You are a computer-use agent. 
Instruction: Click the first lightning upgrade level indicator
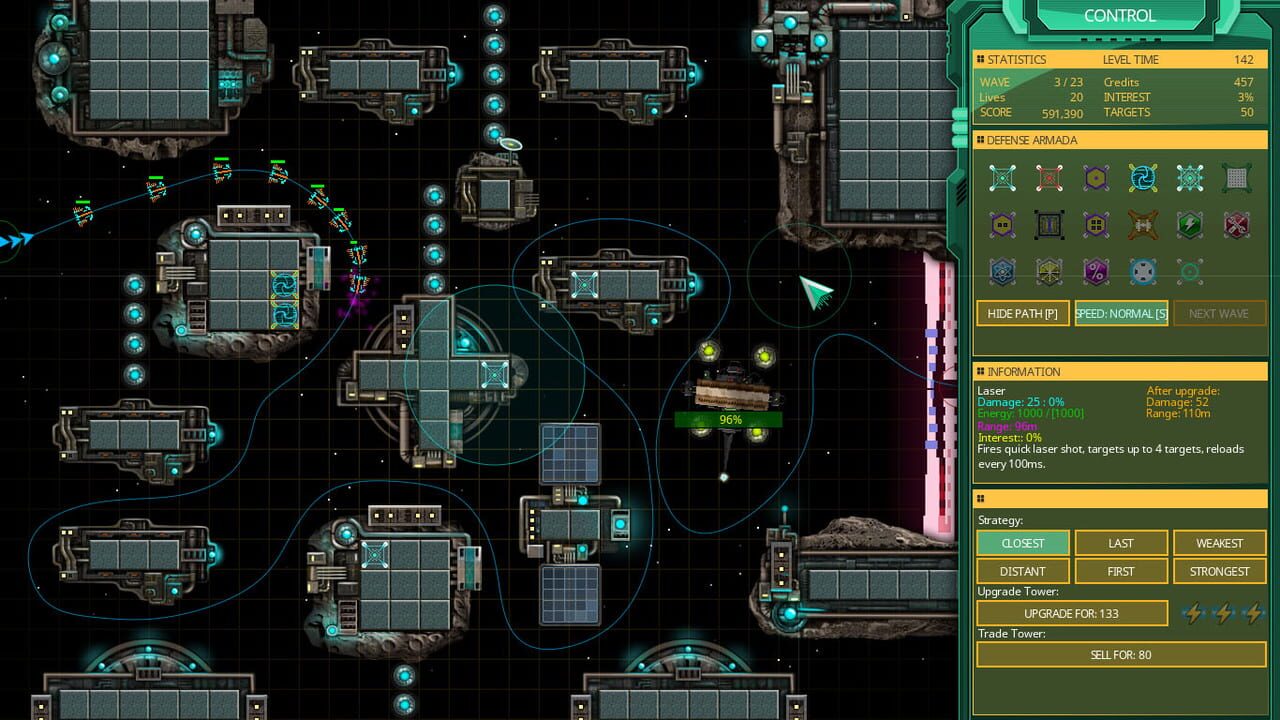pyautogui.click(x=1193, y=613)
